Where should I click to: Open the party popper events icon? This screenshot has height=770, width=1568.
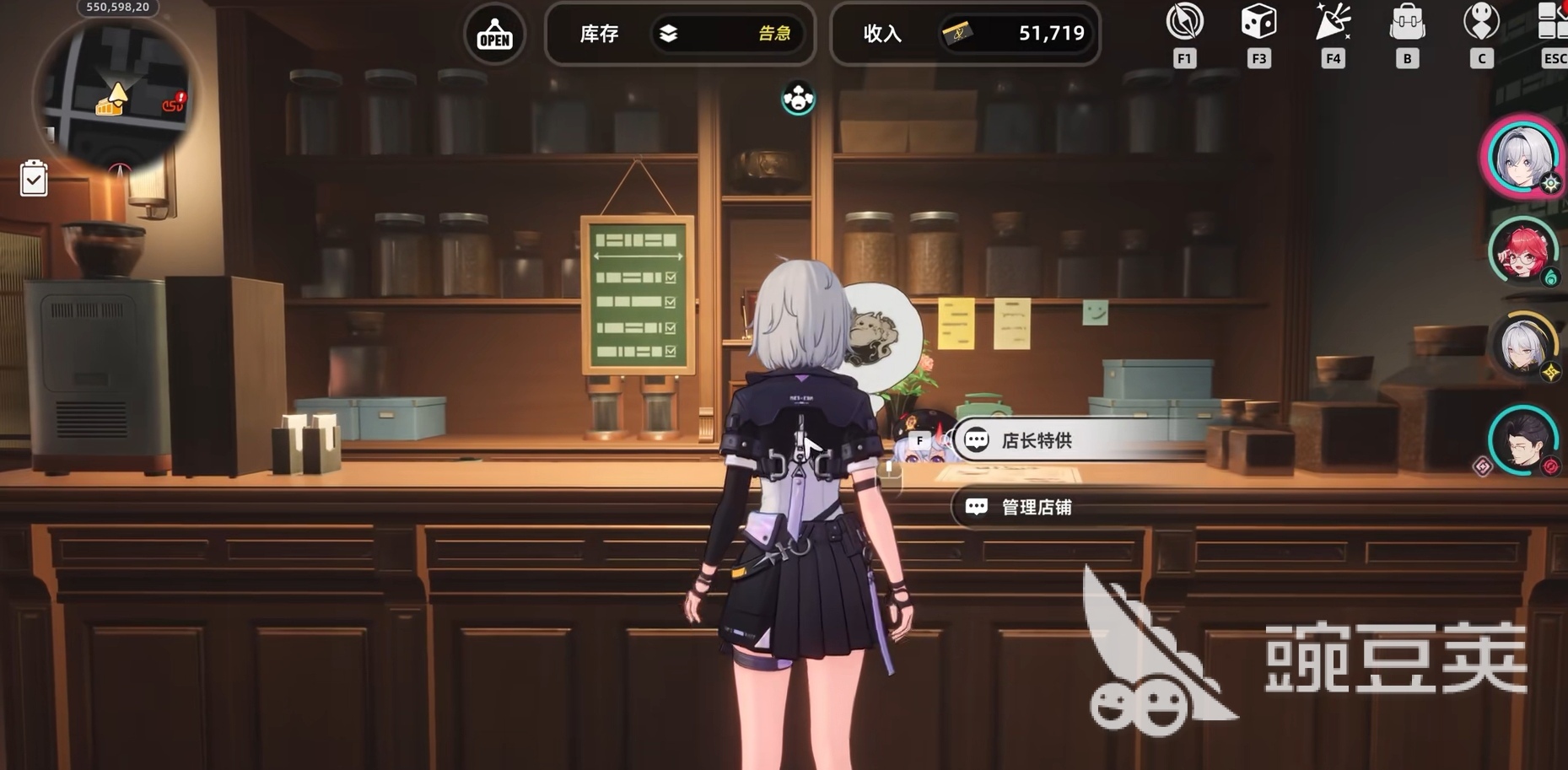pyautogui.click(x=1333, y=22)
